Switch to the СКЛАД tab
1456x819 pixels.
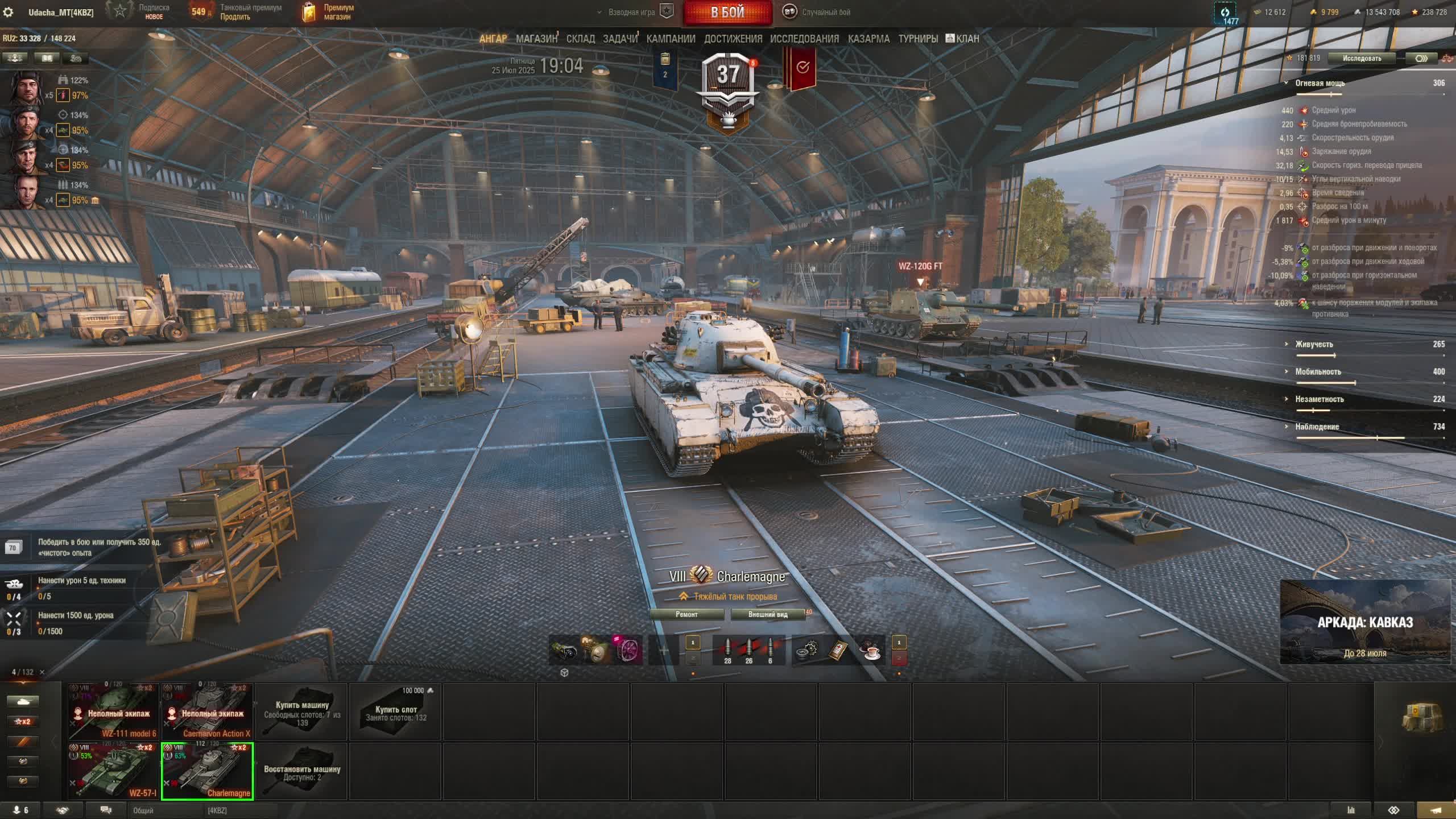tap(580, 39)
